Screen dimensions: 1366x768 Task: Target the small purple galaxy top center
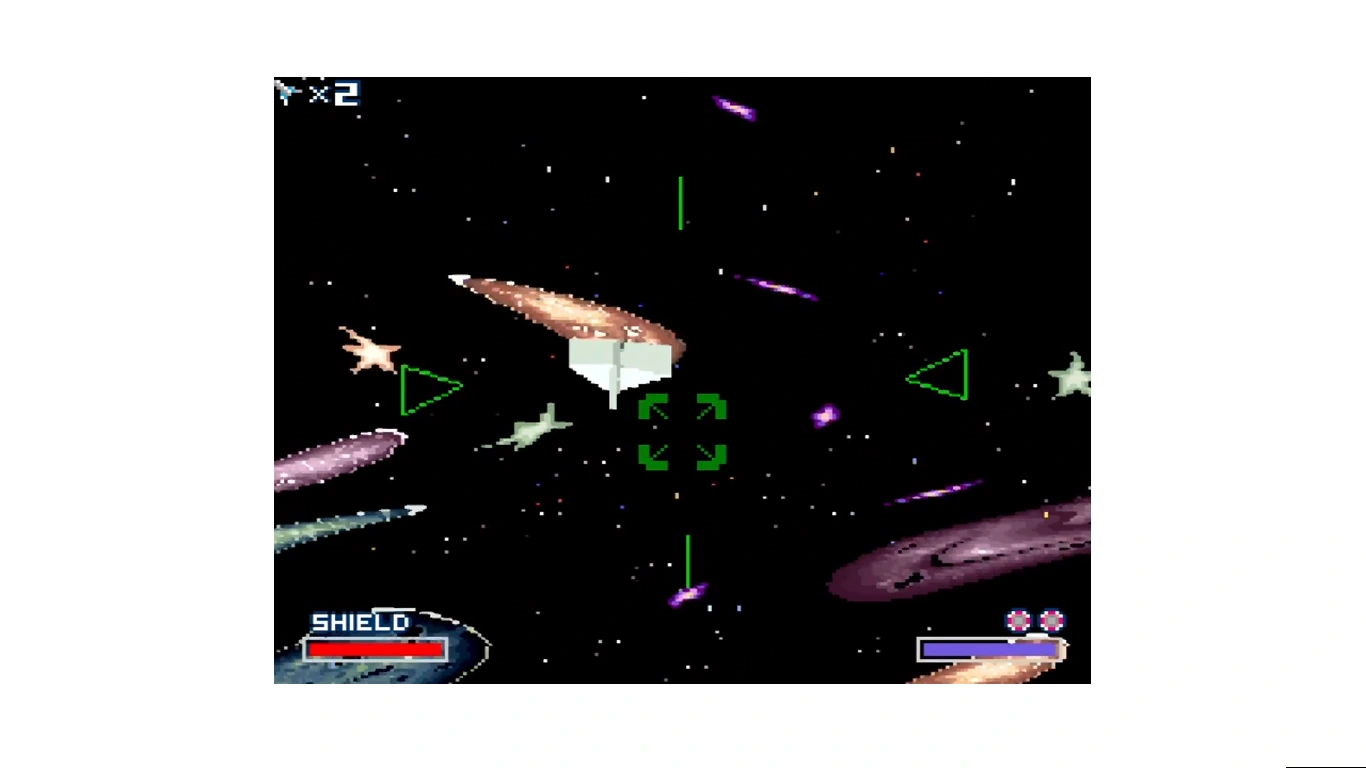tap(733, 110)
